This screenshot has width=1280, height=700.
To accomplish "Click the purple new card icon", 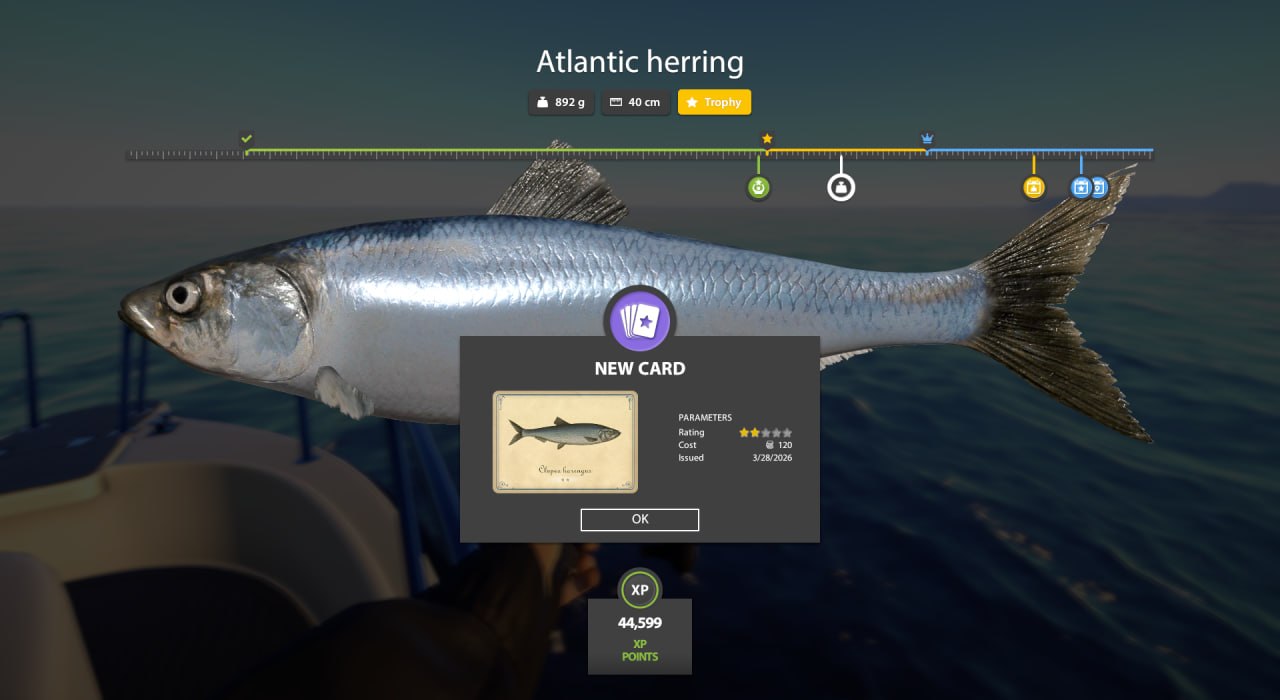I will (640, 320).
